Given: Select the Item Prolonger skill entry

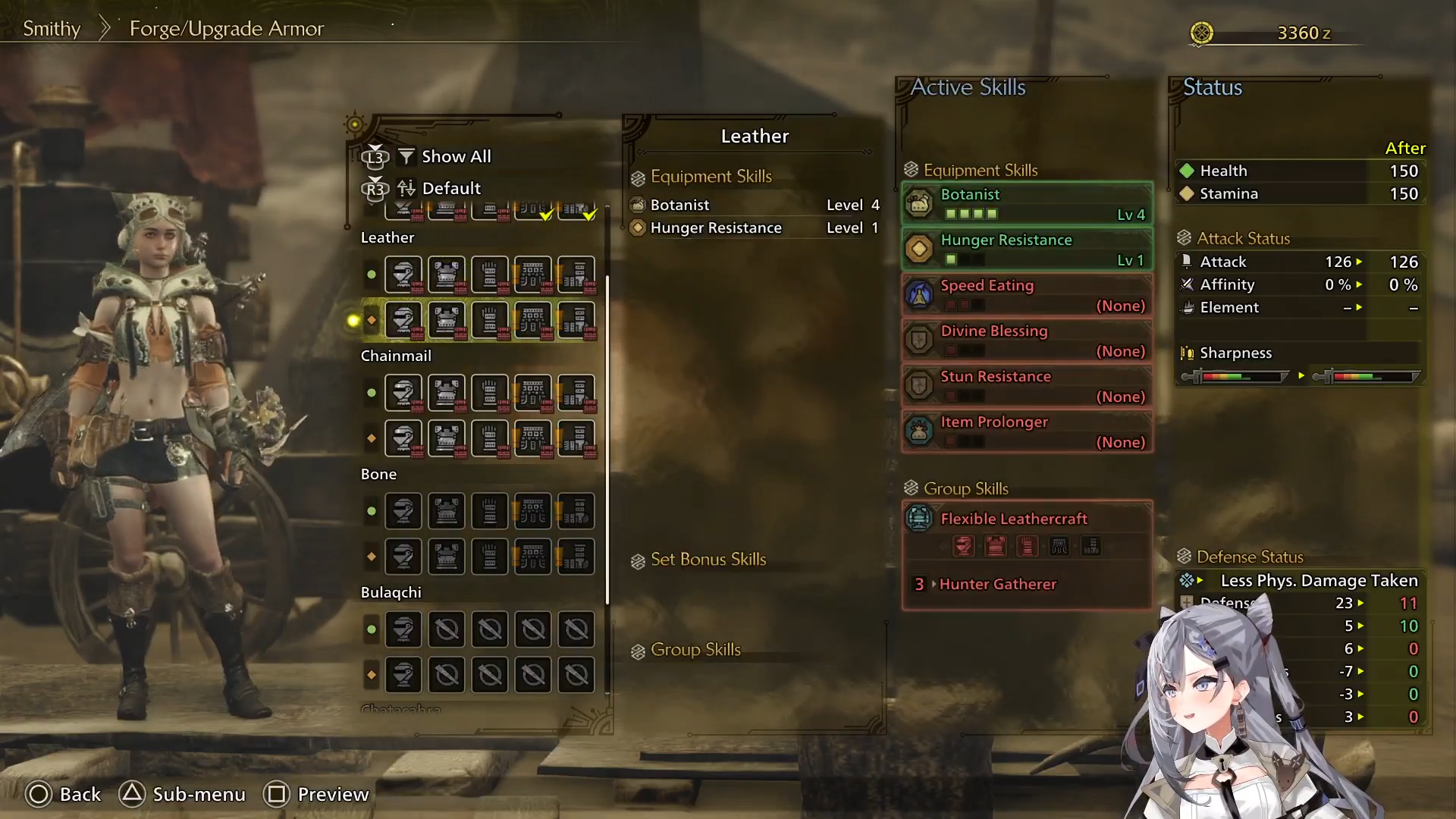Looking at the screenshot, I should 1027,431.
